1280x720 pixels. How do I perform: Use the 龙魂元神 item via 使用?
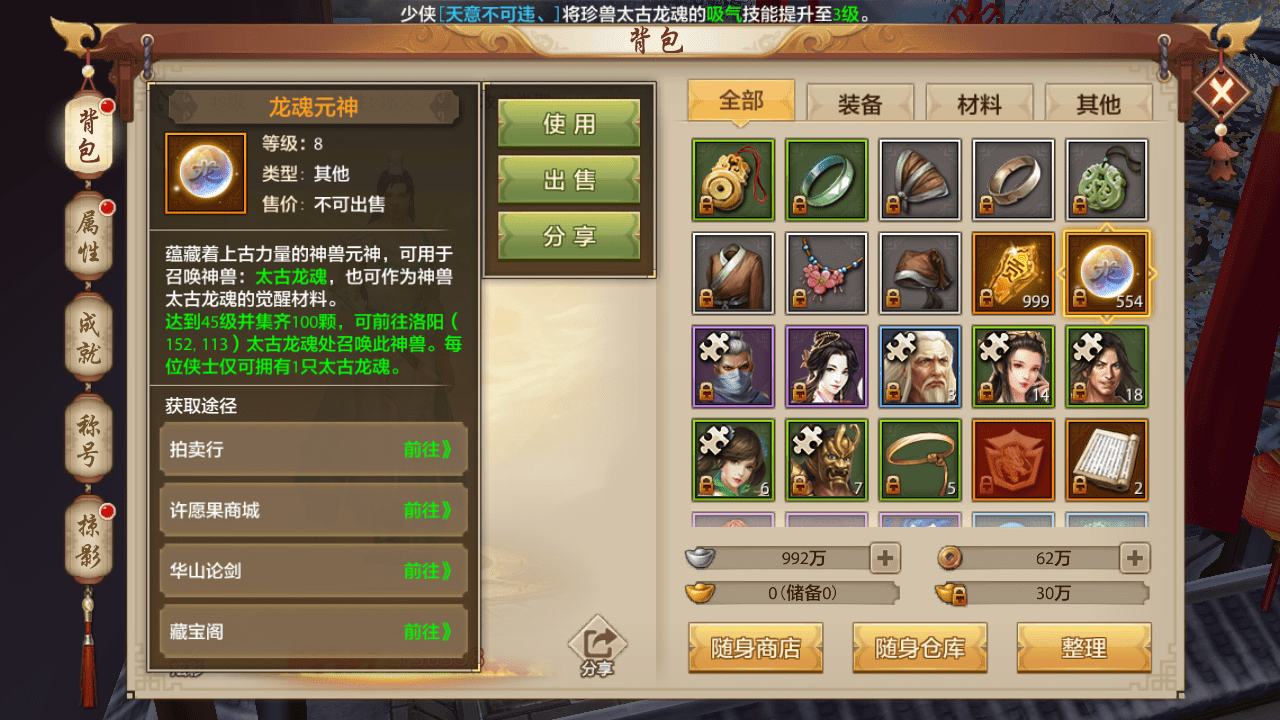[569, 123]
